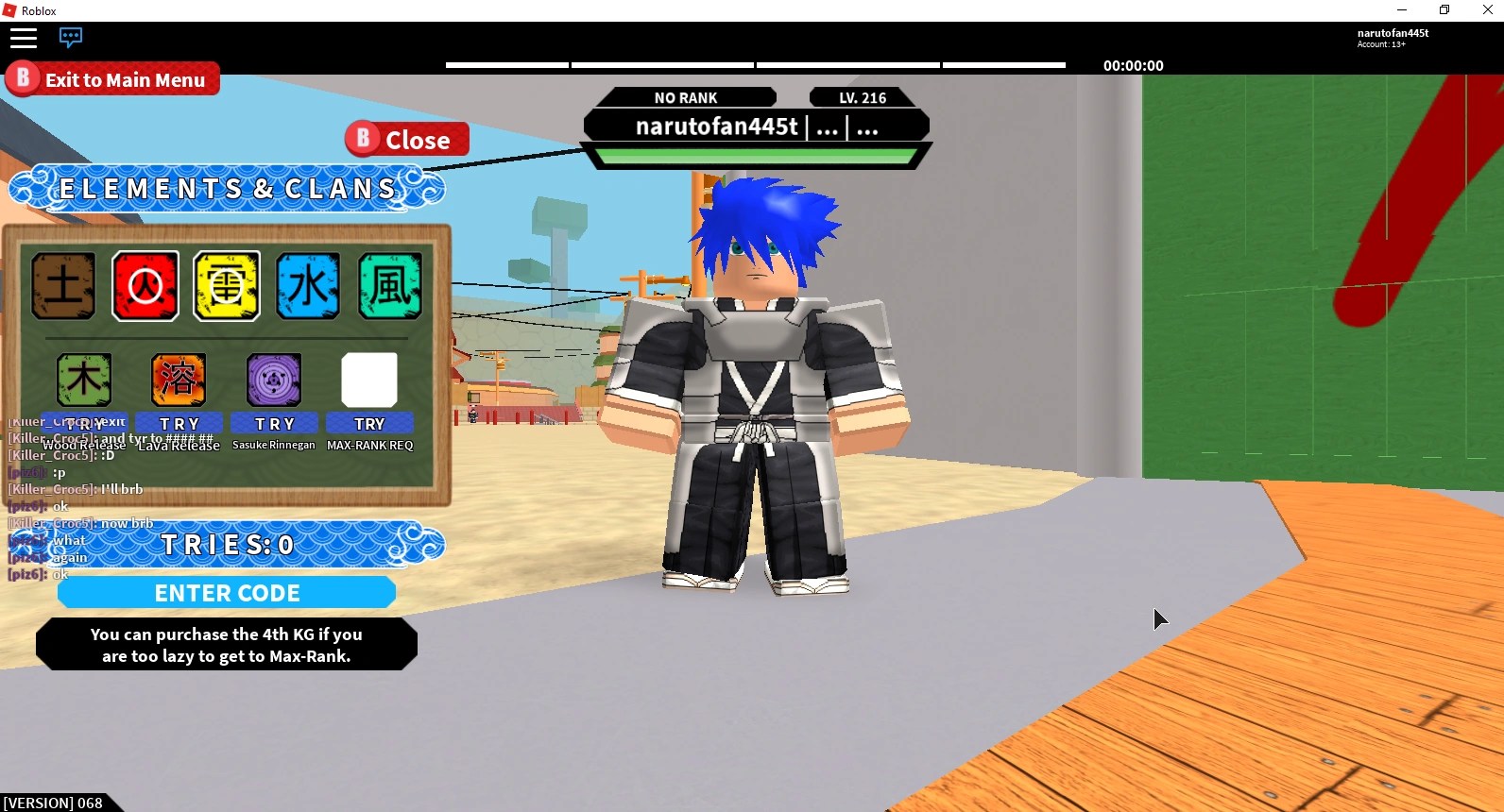Click the blank MAX-RANK REQ element slot
1504x812 pixels.
[369, 380]
